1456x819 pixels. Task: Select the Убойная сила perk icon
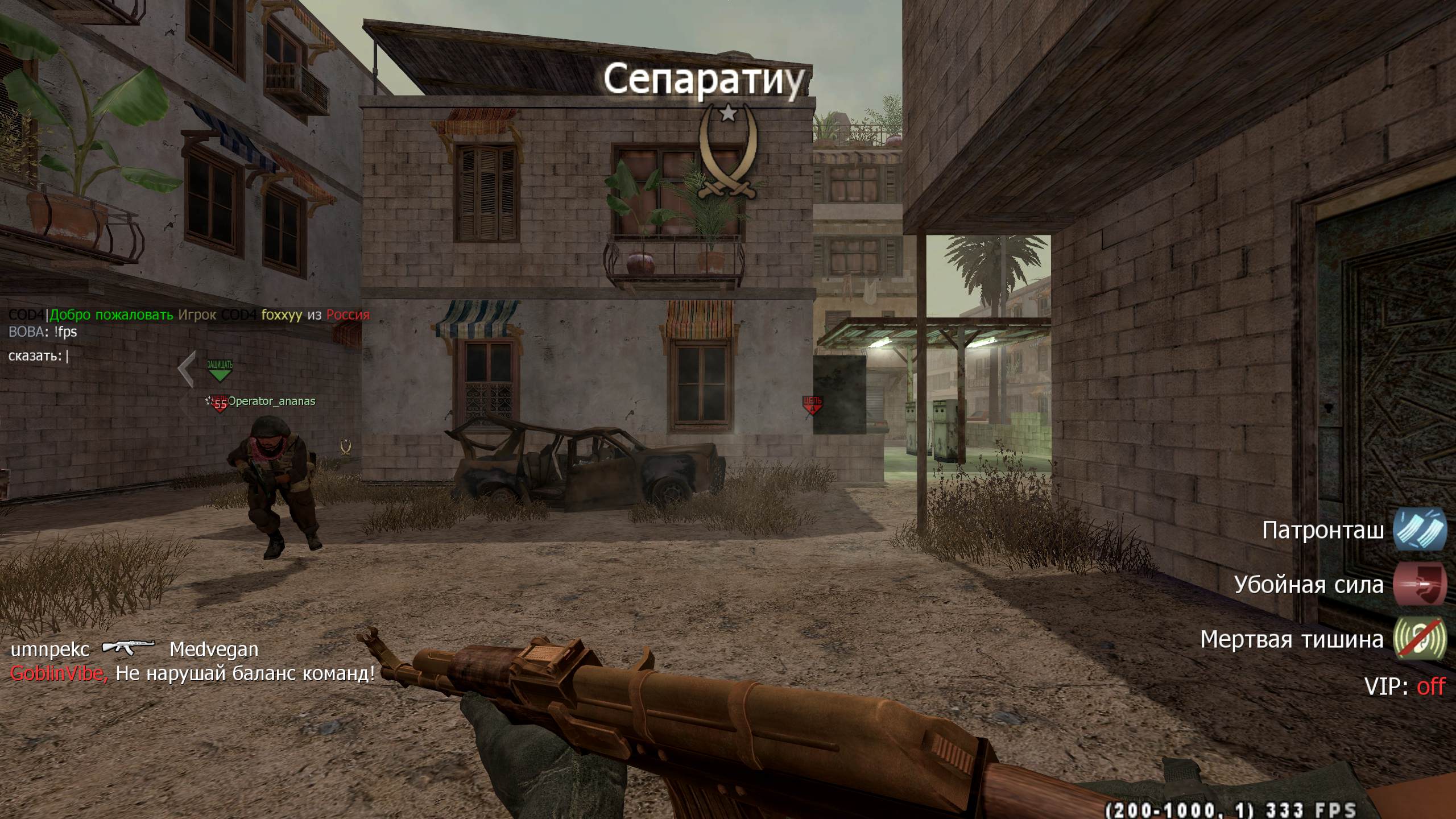[1420, 585]
